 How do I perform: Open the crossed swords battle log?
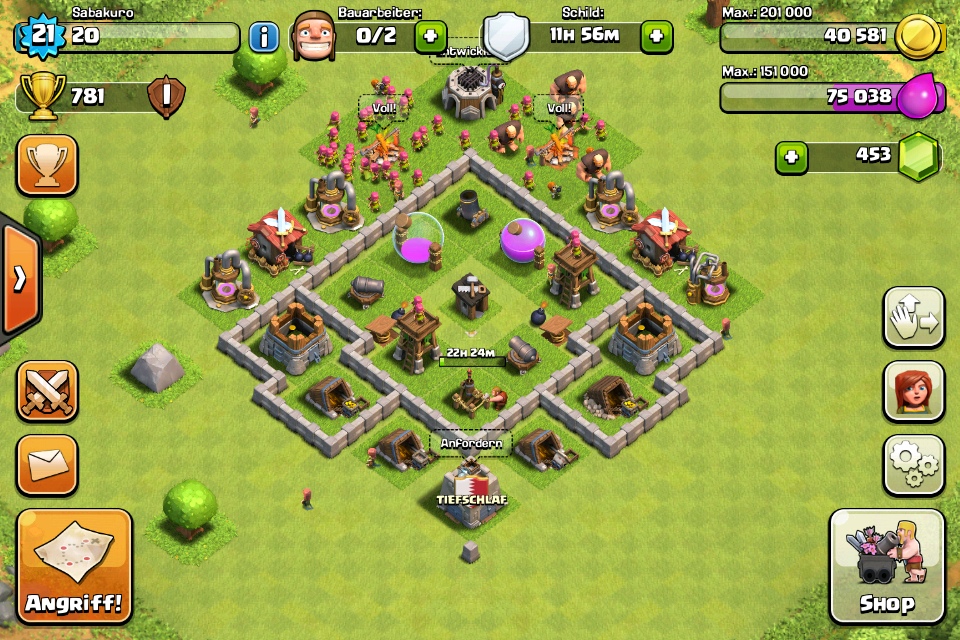tap(47, 391)
